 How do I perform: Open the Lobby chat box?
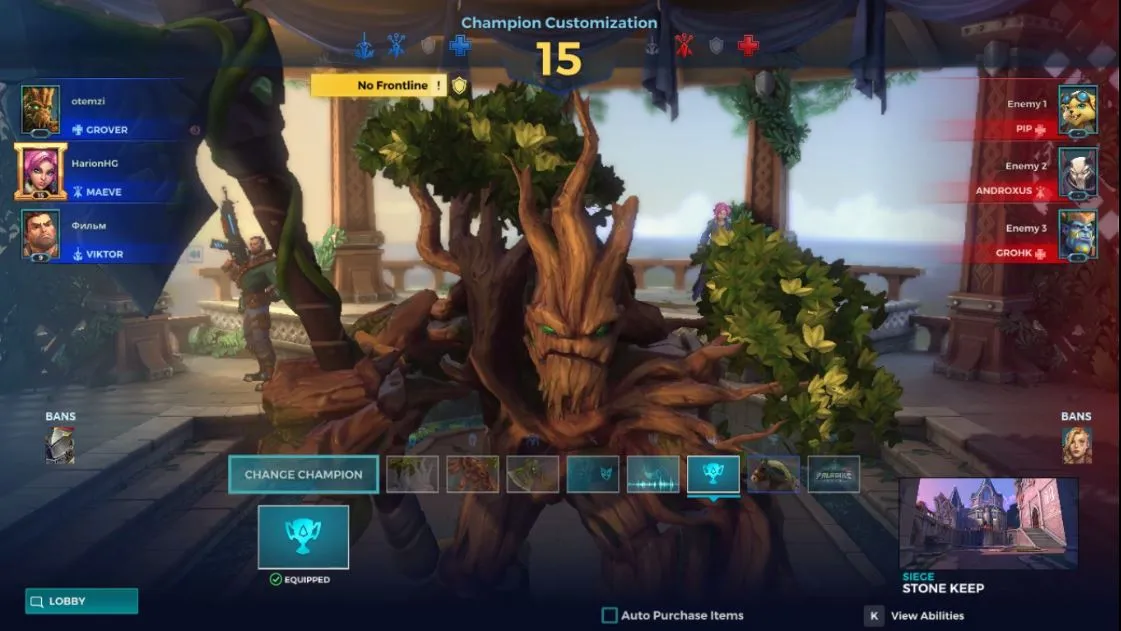(x=81, y=601)
